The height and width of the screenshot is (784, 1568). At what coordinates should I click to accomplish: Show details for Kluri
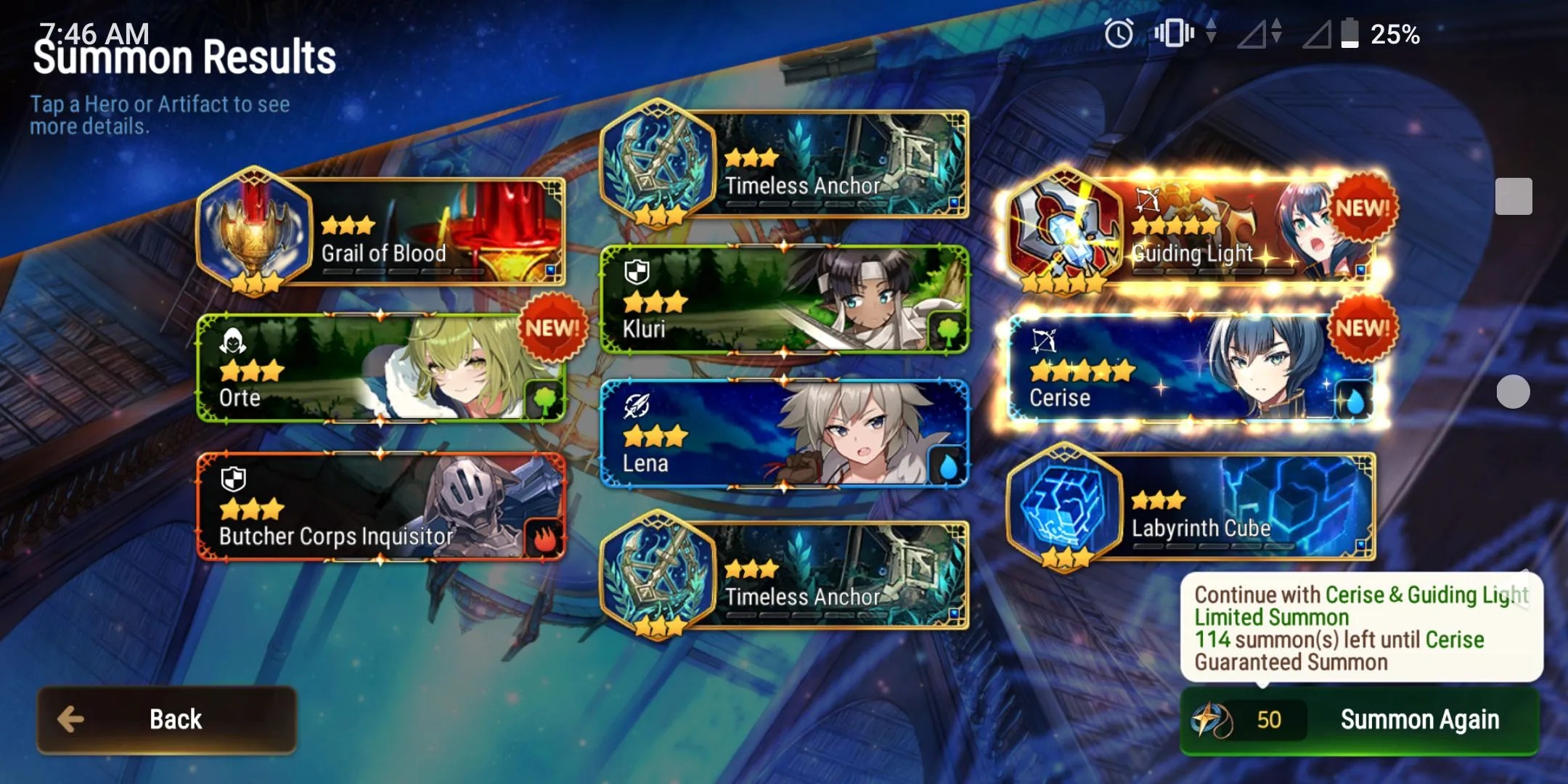click(784, 300)
